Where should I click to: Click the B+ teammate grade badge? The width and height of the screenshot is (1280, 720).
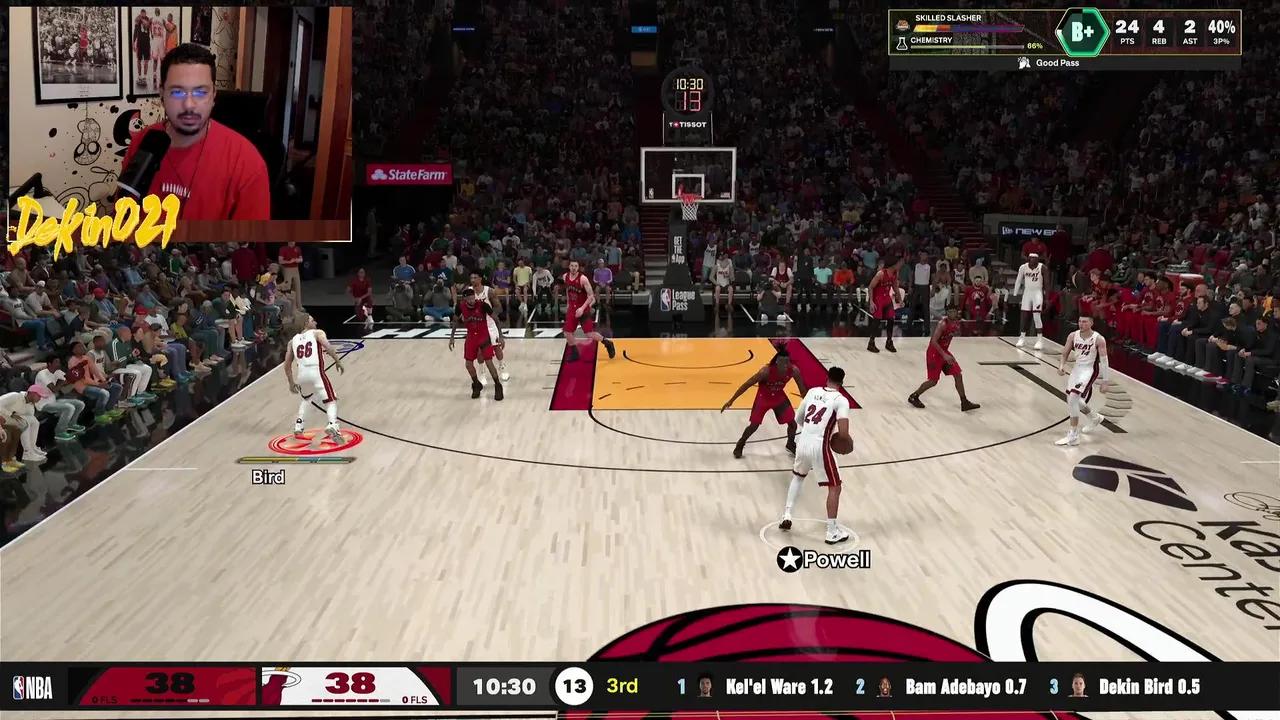(x=1082, y=32)
